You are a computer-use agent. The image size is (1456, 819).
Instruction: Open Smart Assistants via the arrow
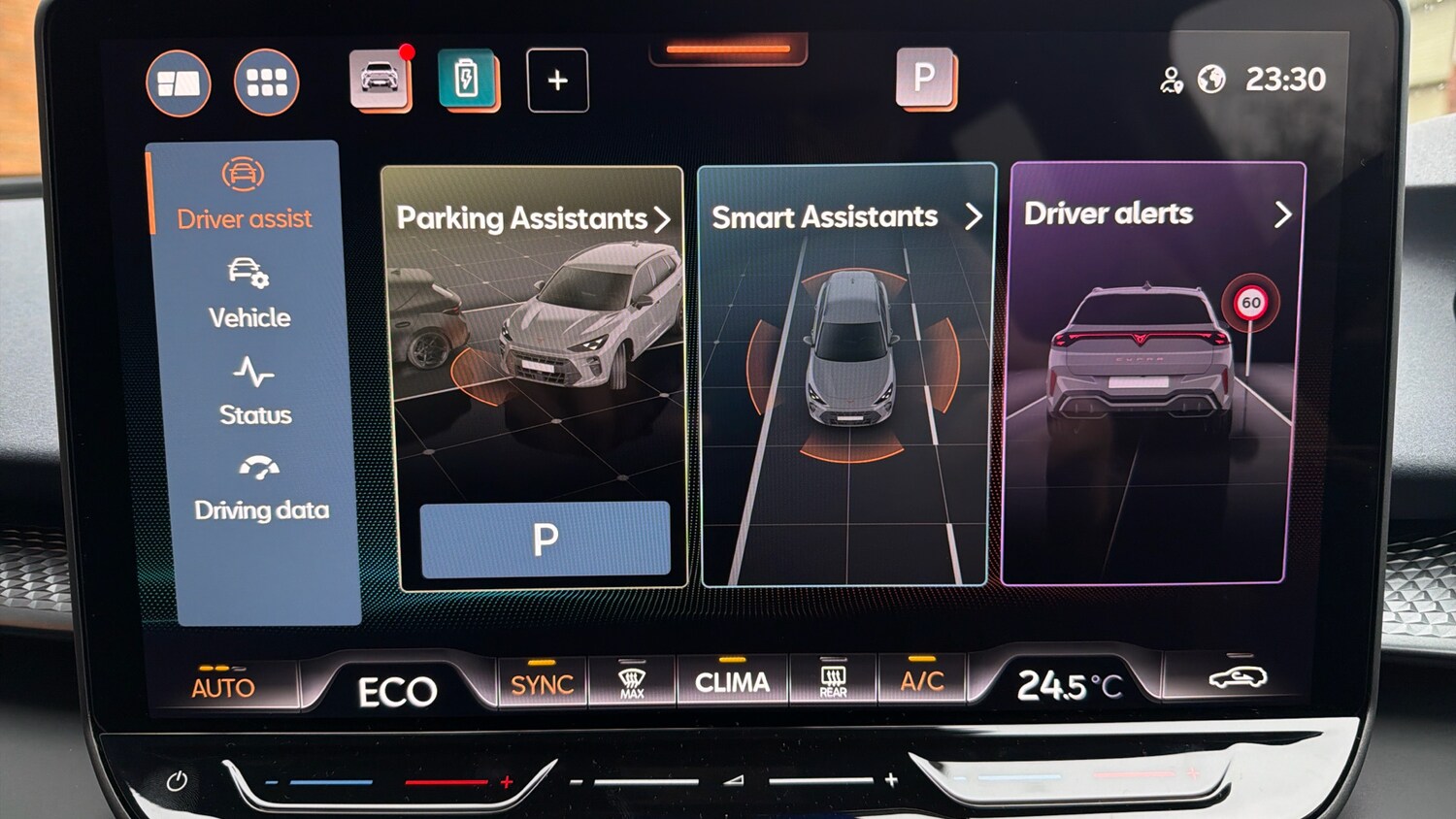tap(975, 216)
